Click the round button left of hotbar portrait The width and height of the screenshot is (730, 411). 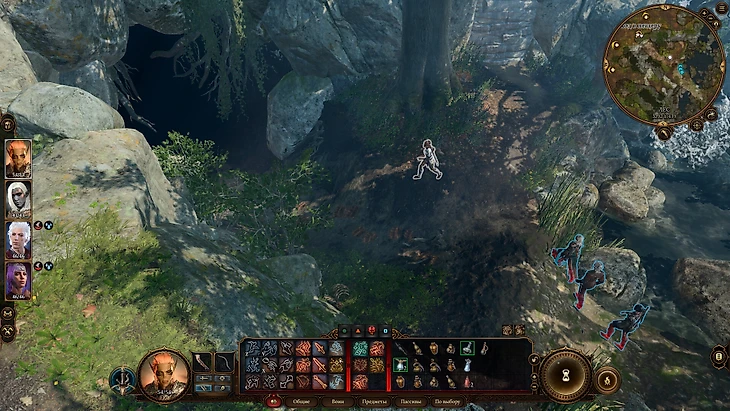(123, 379)
